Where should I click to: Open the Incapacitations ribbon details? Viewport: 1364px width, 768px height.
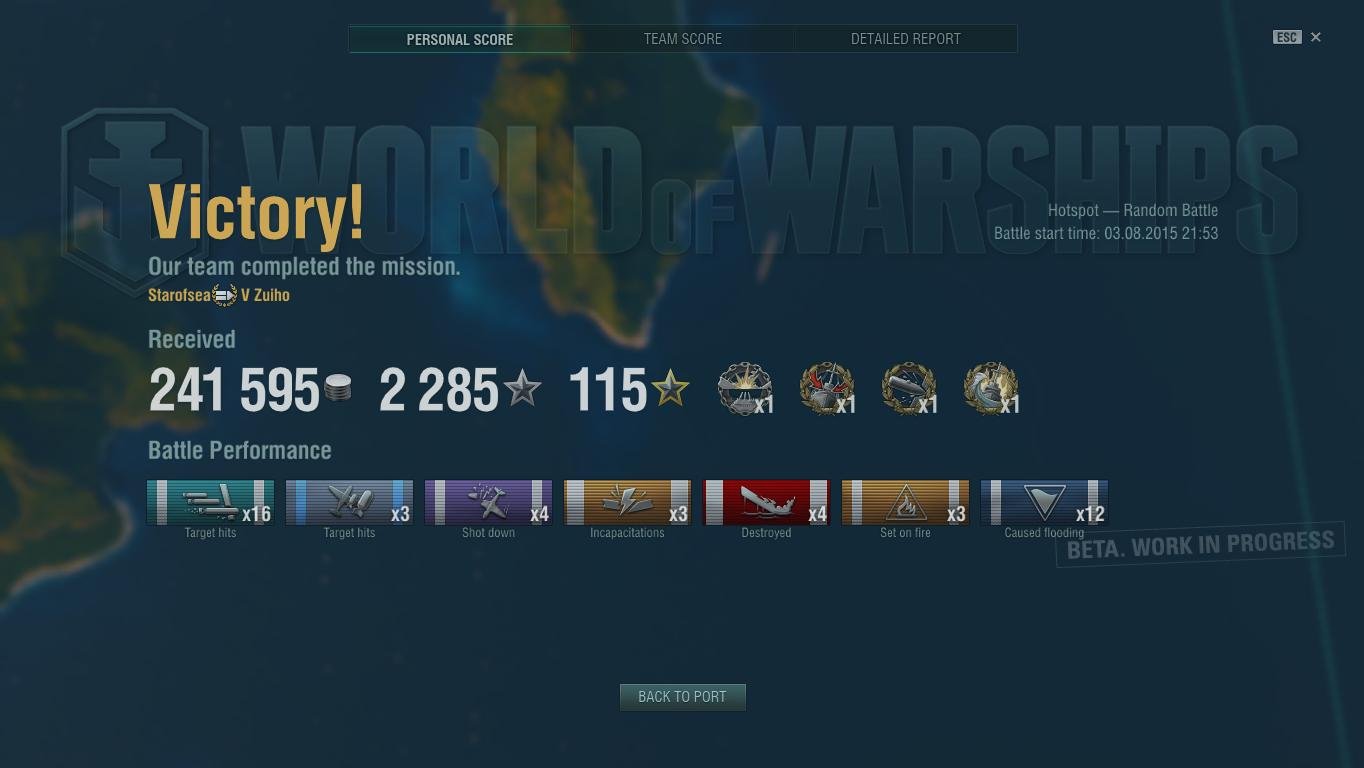627,503
